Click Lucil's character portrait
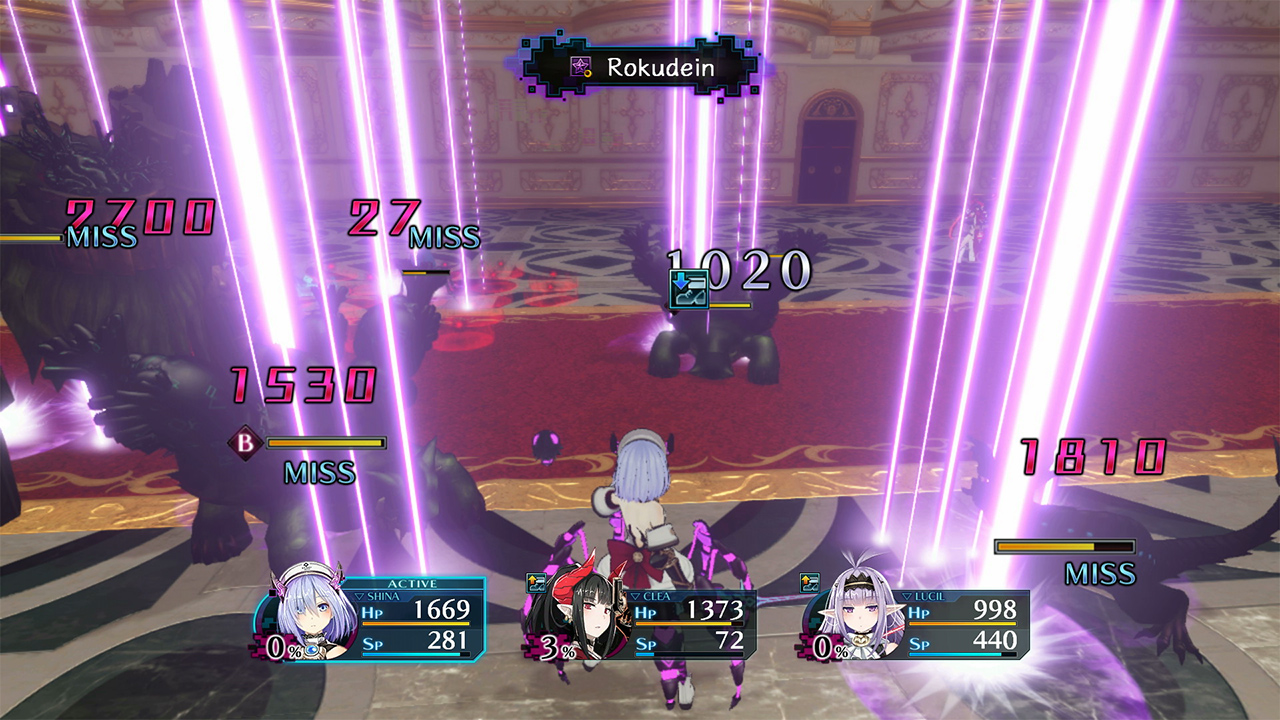The image size is (1280, 720). click(860, 613)
